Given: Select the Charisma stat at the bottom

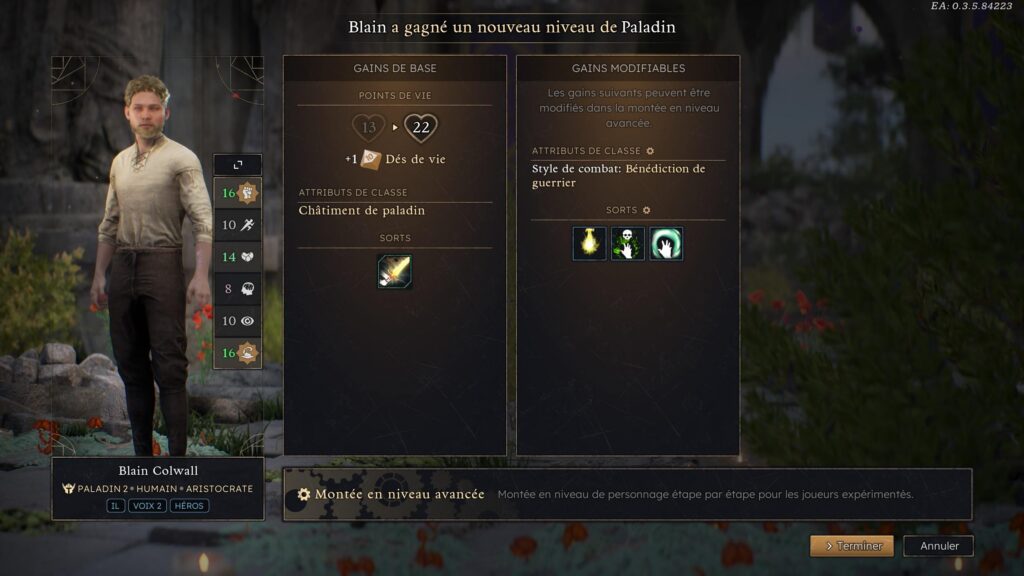Looking at the screenshot, I should coord(238,352).
